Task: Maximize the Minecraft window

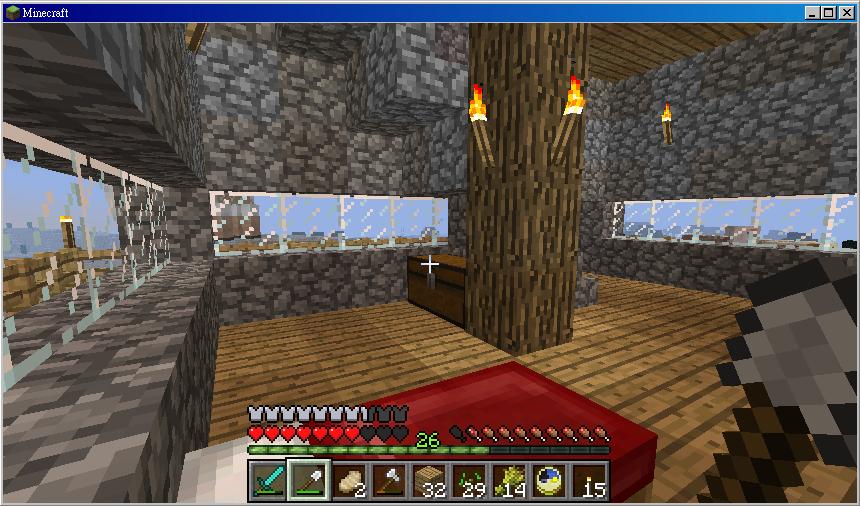Action: [x=829, y=12]
